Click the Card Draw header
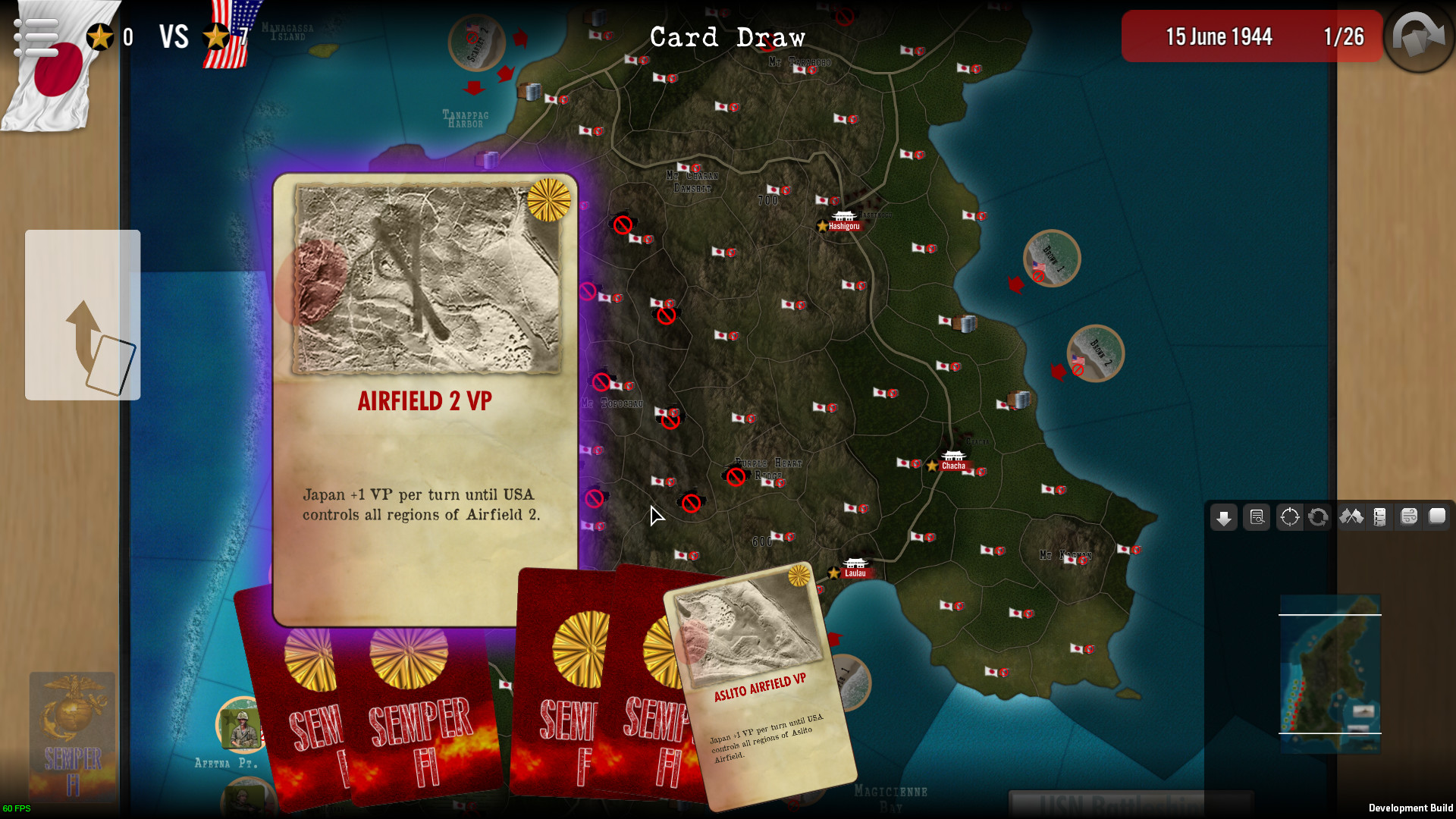This screenshot has height=819, width=1456. pos(728,37)
